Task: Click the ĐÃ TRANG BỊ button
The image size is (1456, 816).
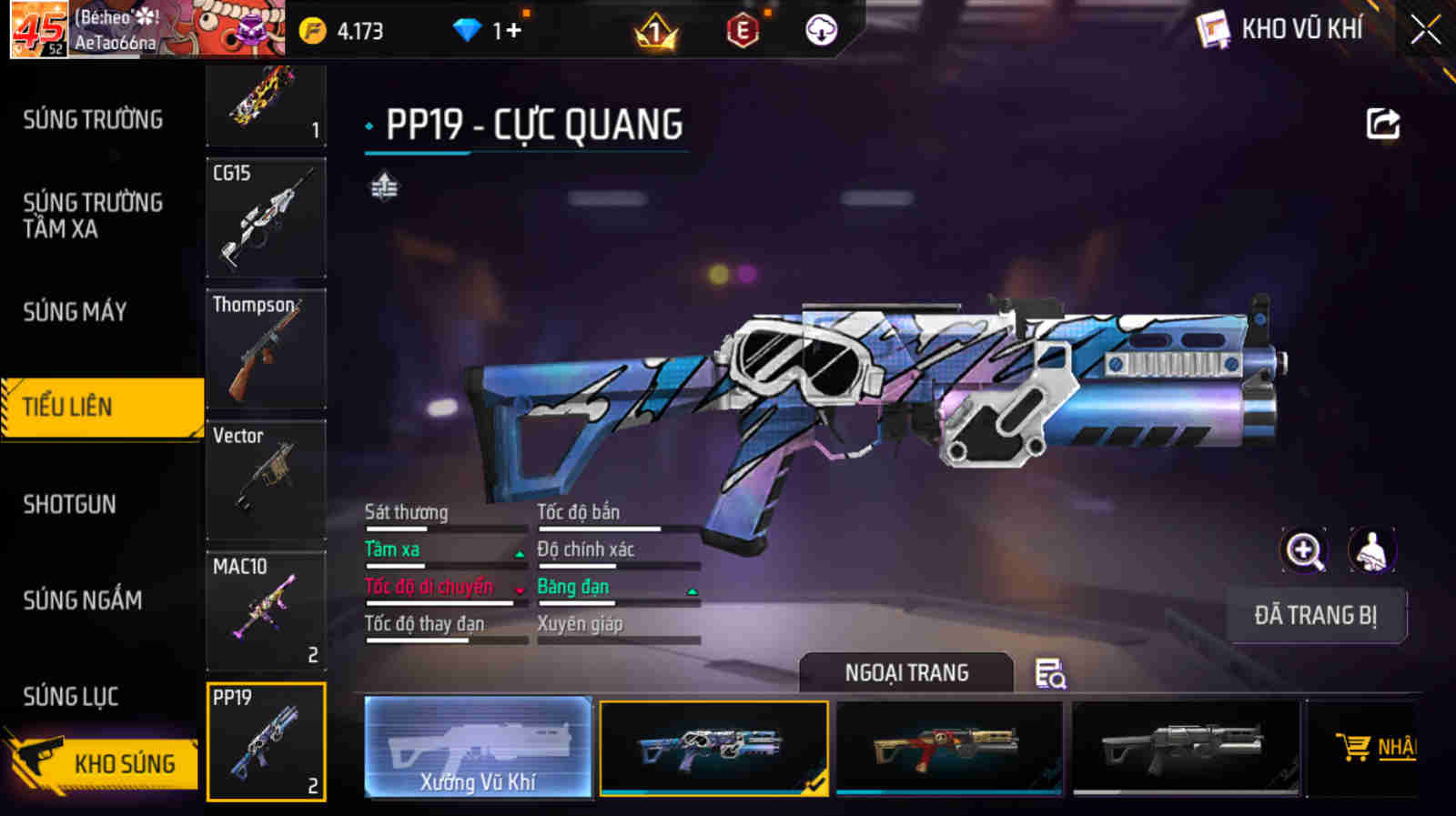Action: (x=1316, y=615)
